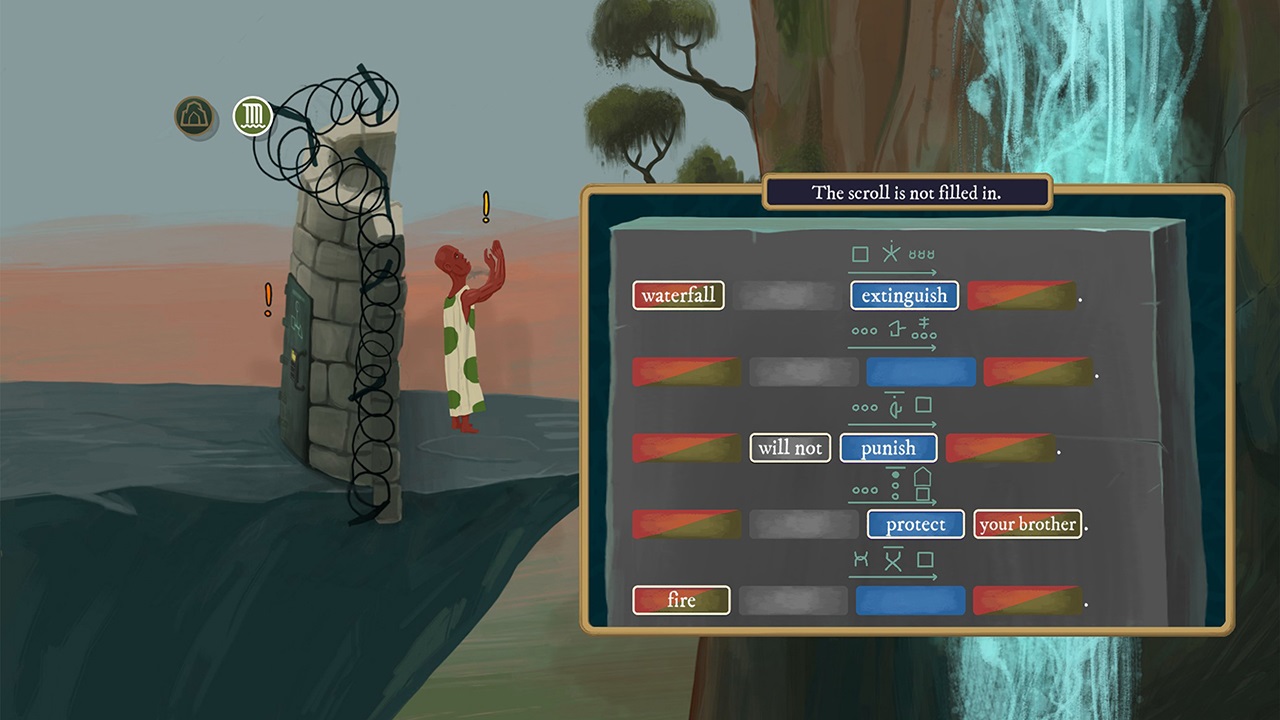This screenshot has width=1280, height=720.
Task: Click the vertical line glyph in the third sequence
Action: [x=893, y=406]
